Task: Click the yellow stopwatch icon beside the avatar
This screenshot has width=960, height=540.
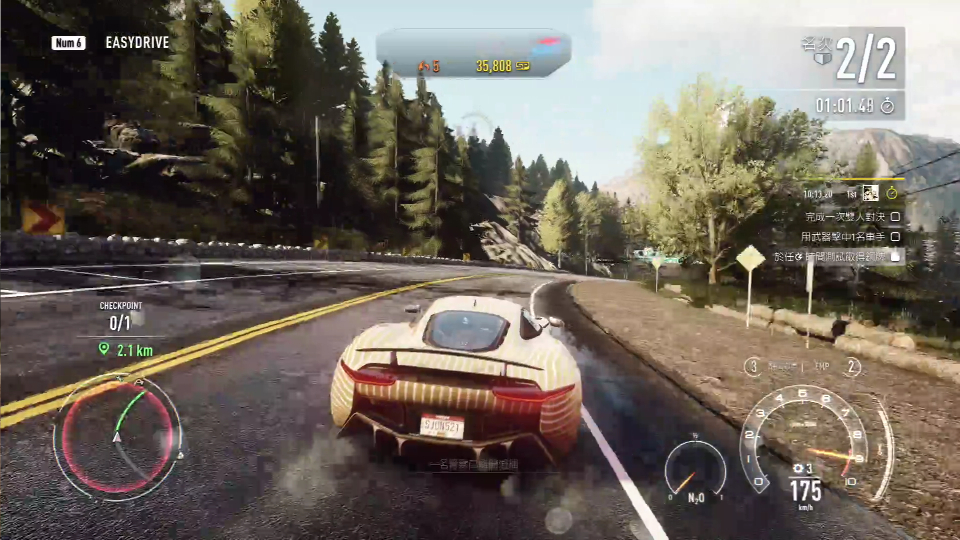Action: pos(892,192)
